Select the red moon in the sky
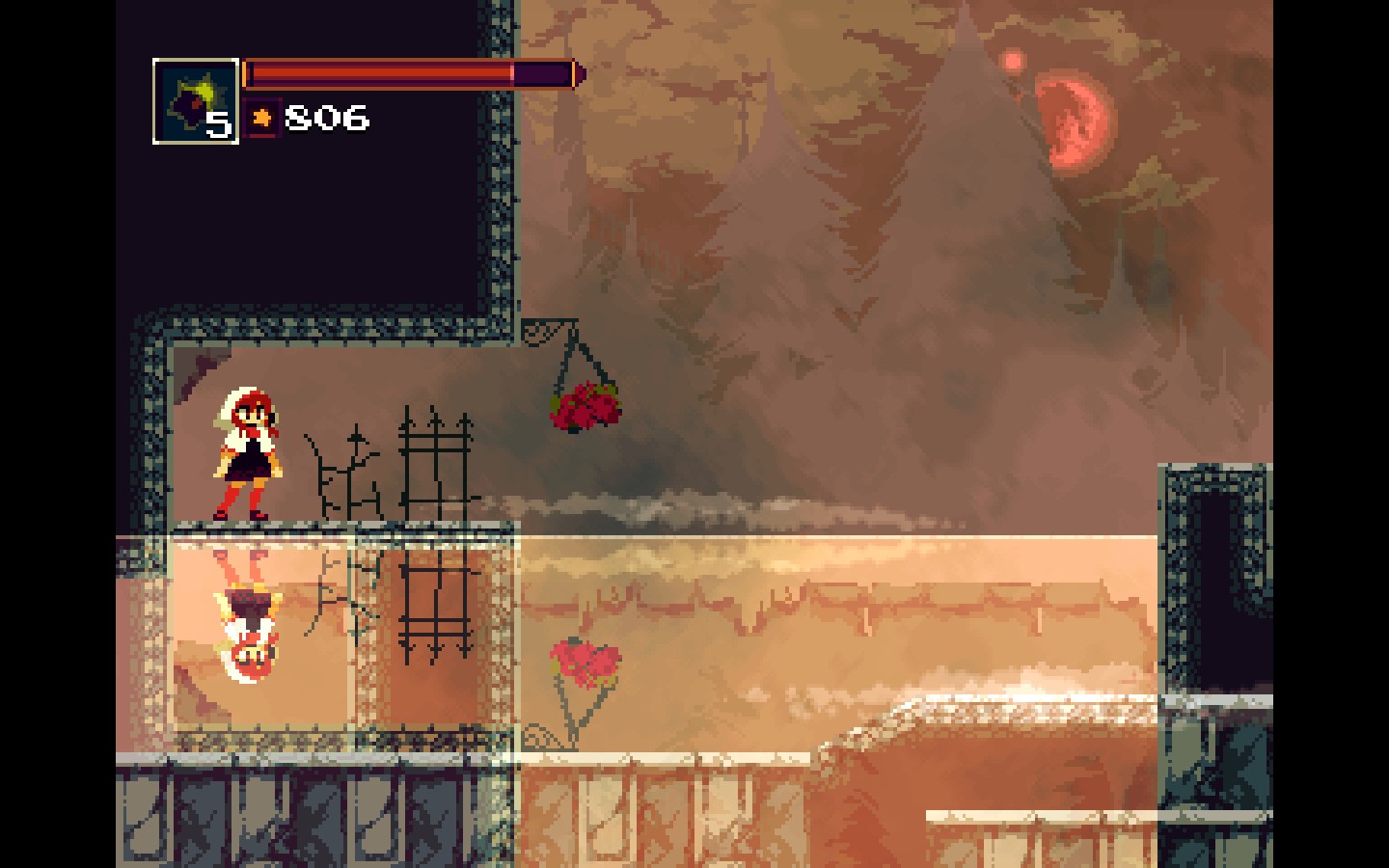This screenshot has width=1389, height=868. coord(1074,121)
